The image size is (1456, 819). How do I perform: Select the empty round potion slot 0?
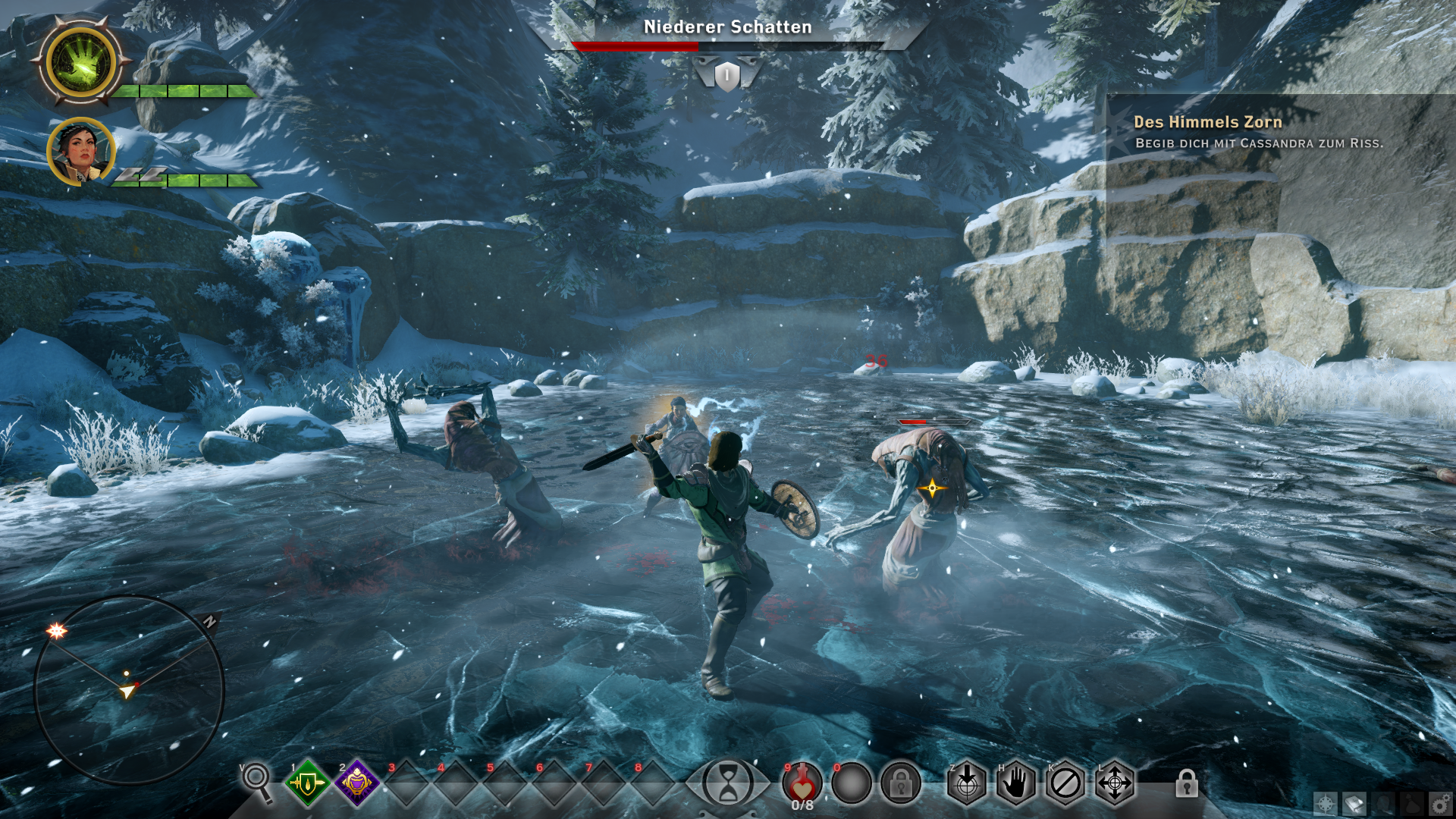(x=852, y=783)
